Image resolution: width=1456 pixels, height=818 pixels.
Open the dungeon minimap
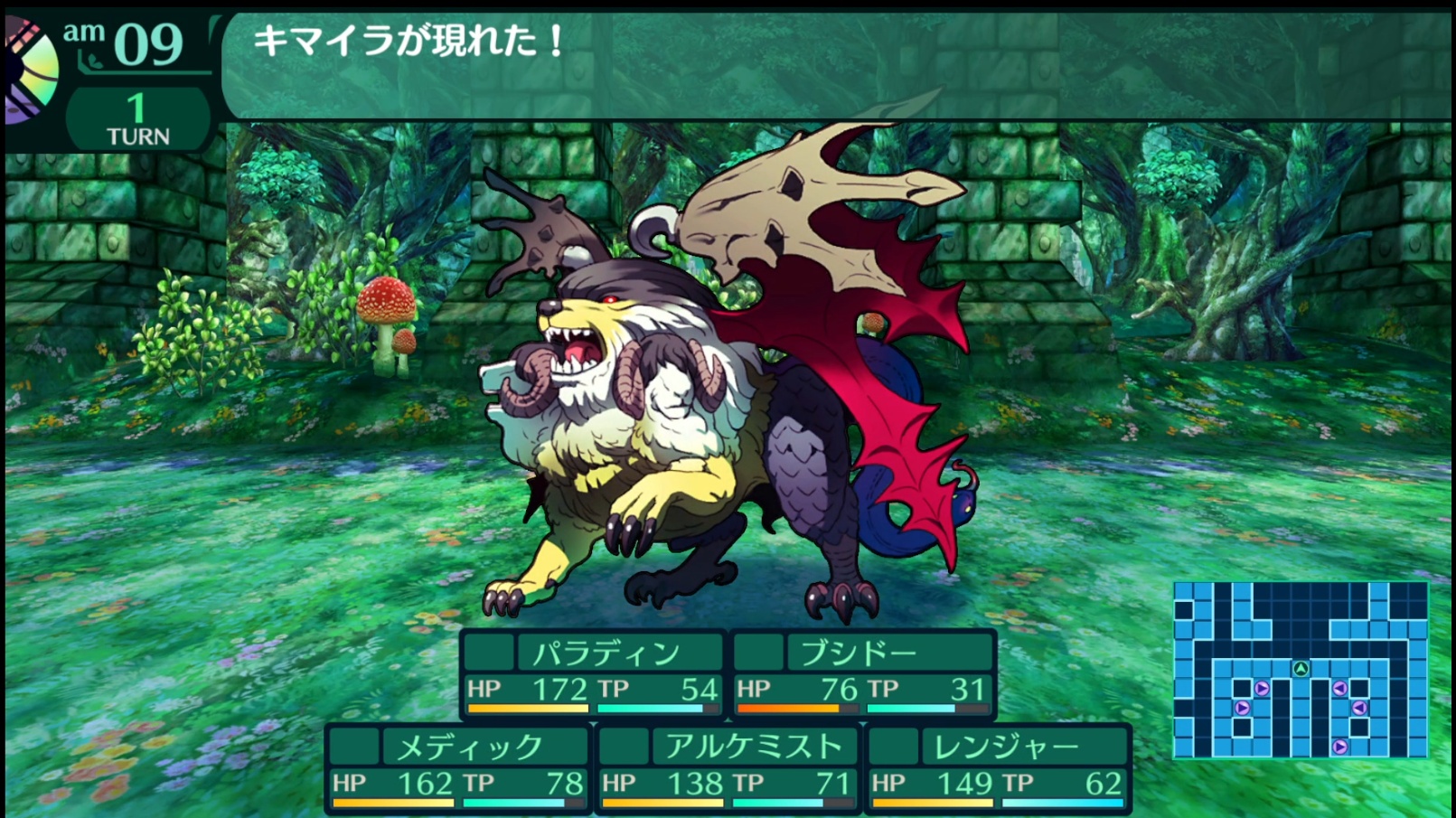1300,669
